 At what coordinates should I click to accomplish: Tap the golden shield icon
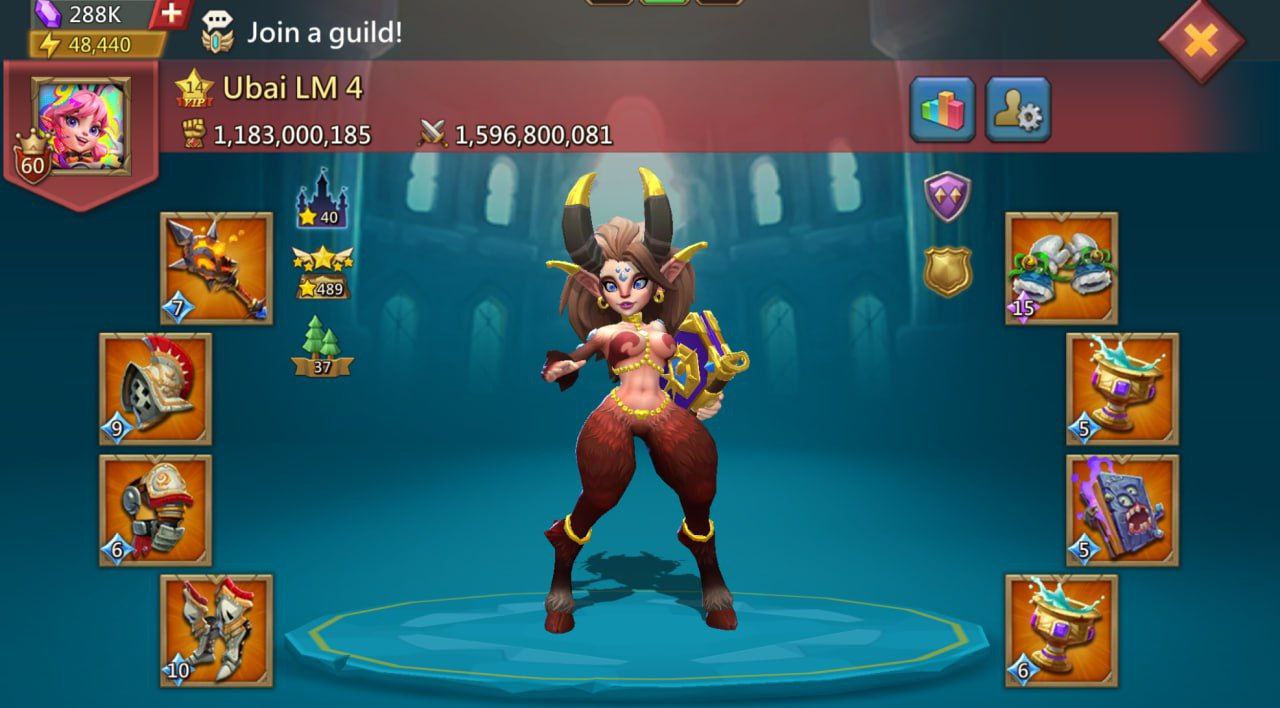[x=947, y=270]
